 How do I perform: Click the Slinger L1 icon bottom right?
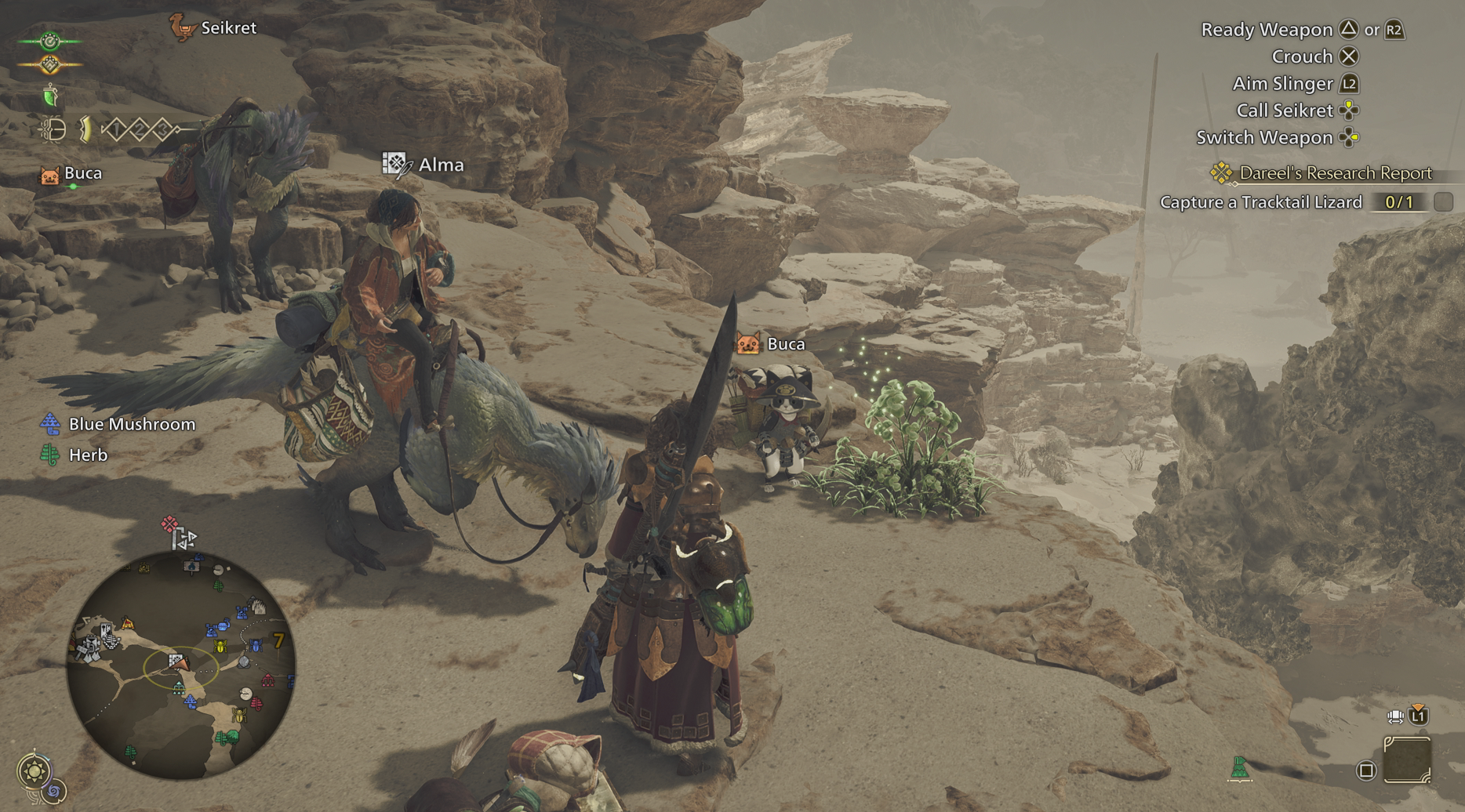tap(1418, 716)
